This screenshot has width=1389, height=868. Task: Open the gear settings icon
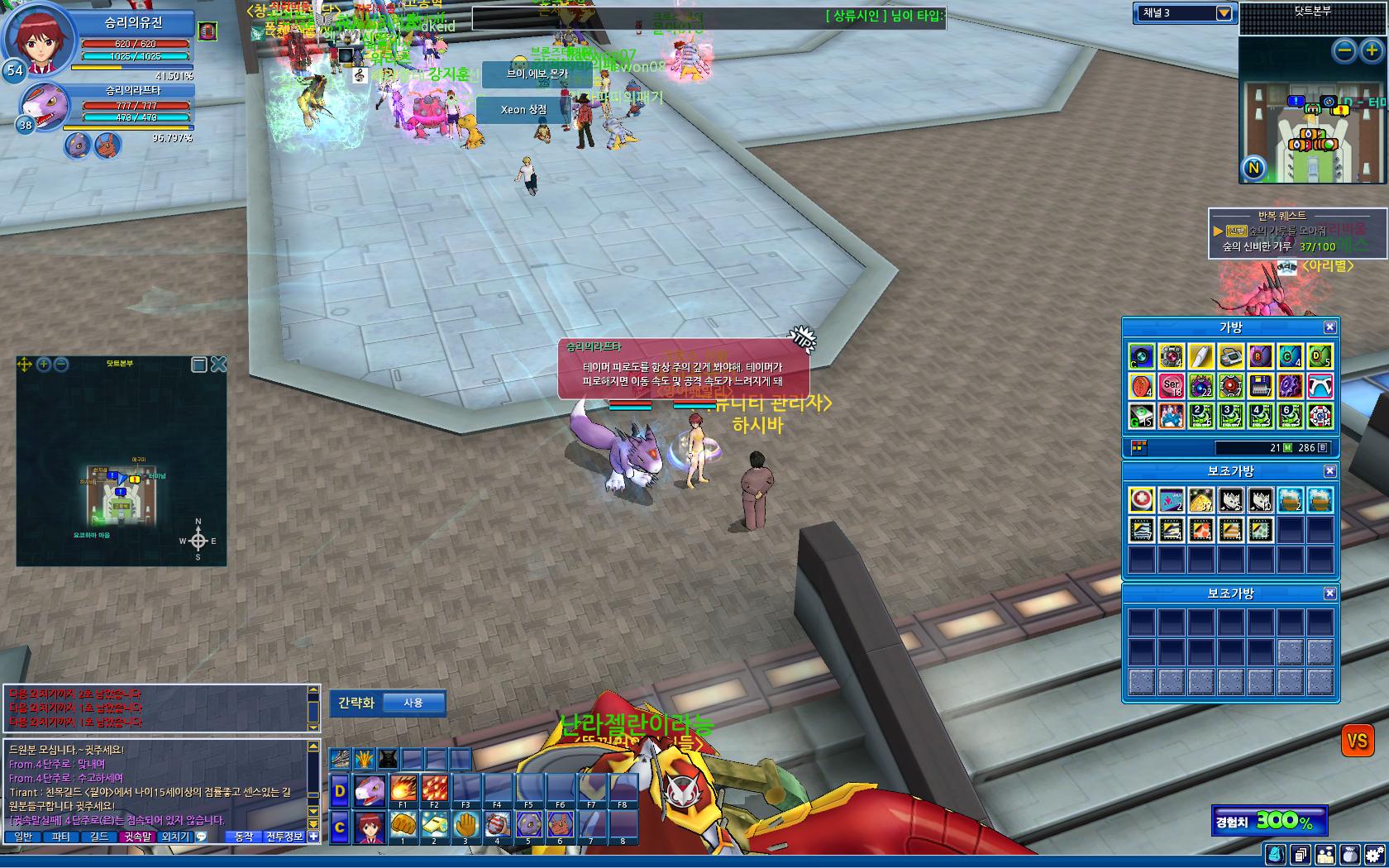point(1373,855)
